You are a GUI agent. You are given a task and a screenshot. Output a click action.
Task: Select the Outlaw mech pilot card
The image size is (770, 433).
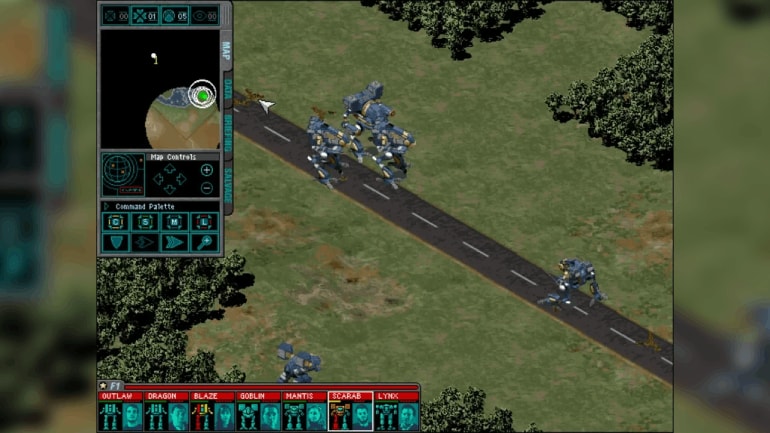tap(120, 412)
